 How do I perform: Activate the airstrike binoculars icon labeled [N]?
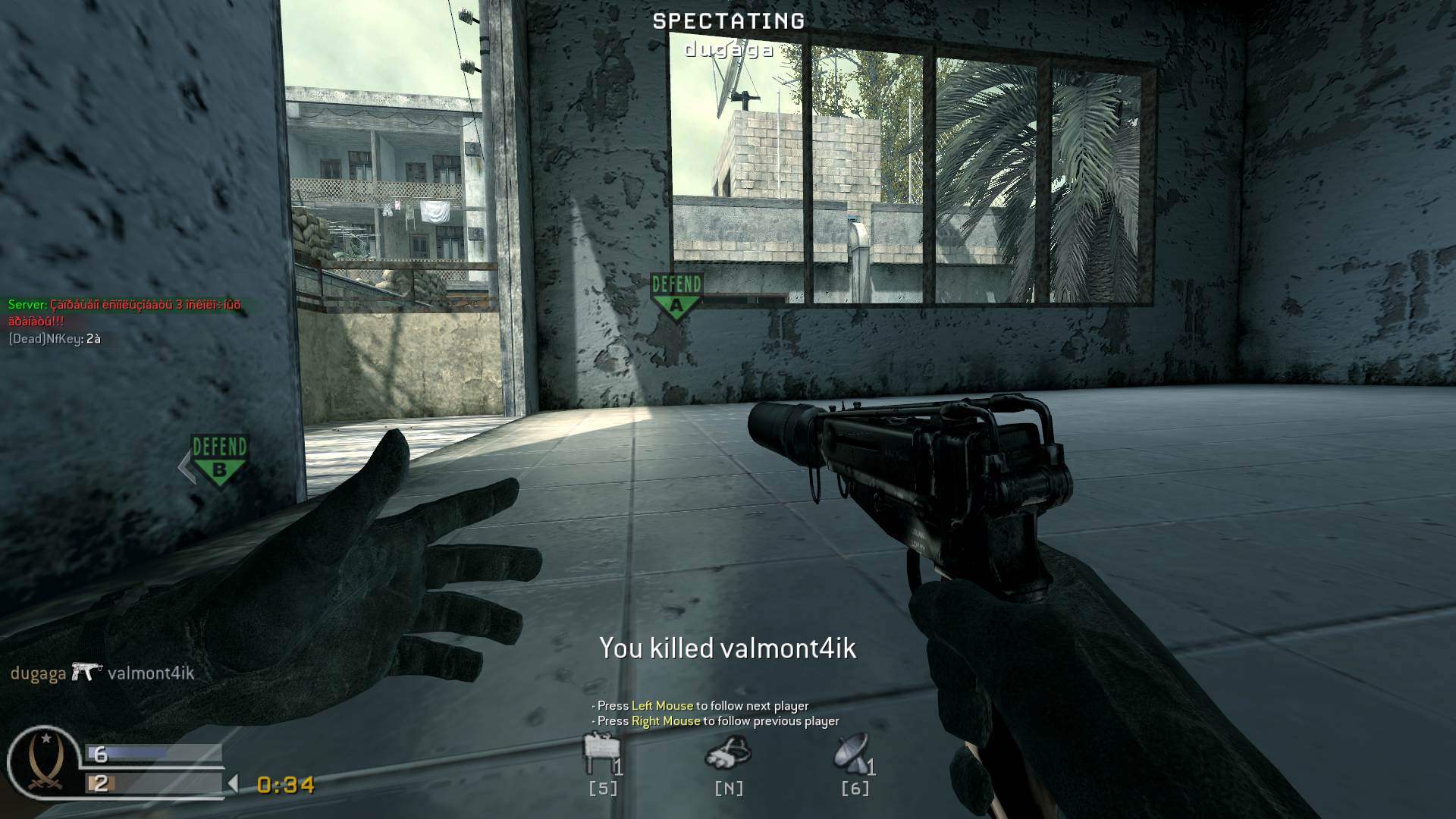coord(727,755)
